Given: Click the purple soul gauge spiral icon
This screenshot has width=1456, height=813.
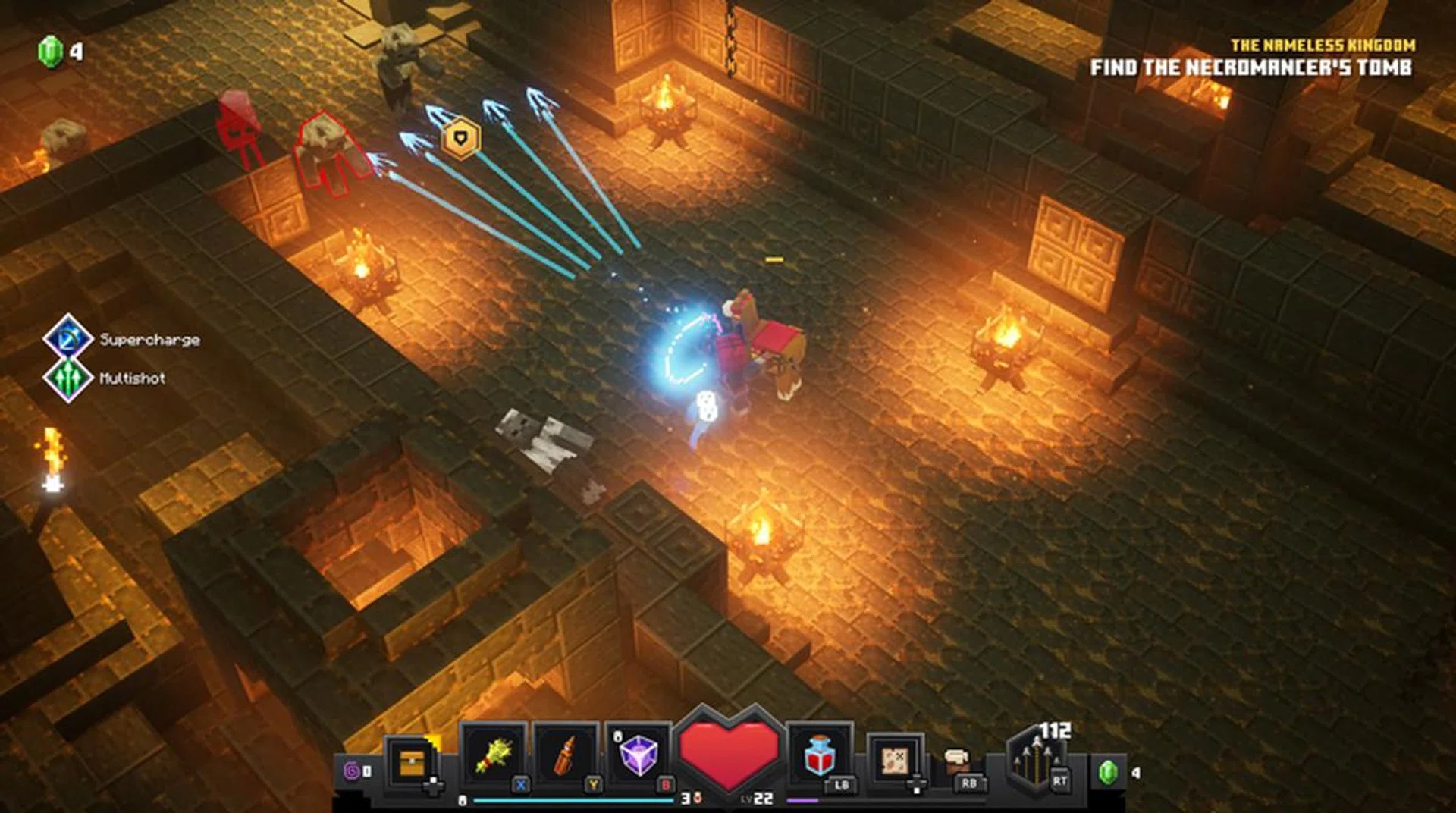Looking at the screenshot, I should pos(351,769).
